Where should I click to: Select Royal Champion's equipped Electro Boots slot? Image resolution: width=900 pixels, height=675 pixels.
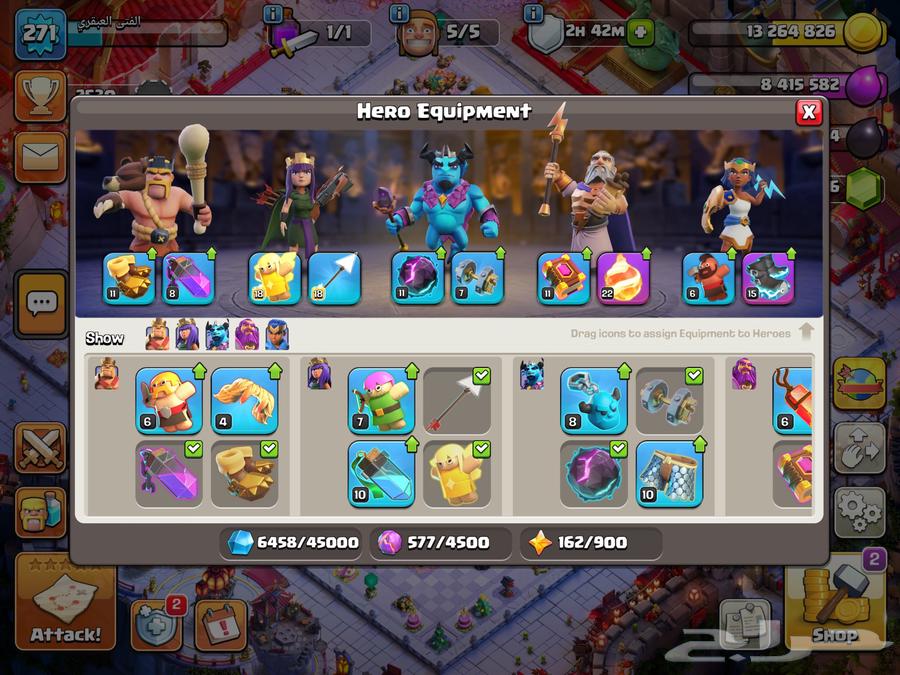(768, 278)
